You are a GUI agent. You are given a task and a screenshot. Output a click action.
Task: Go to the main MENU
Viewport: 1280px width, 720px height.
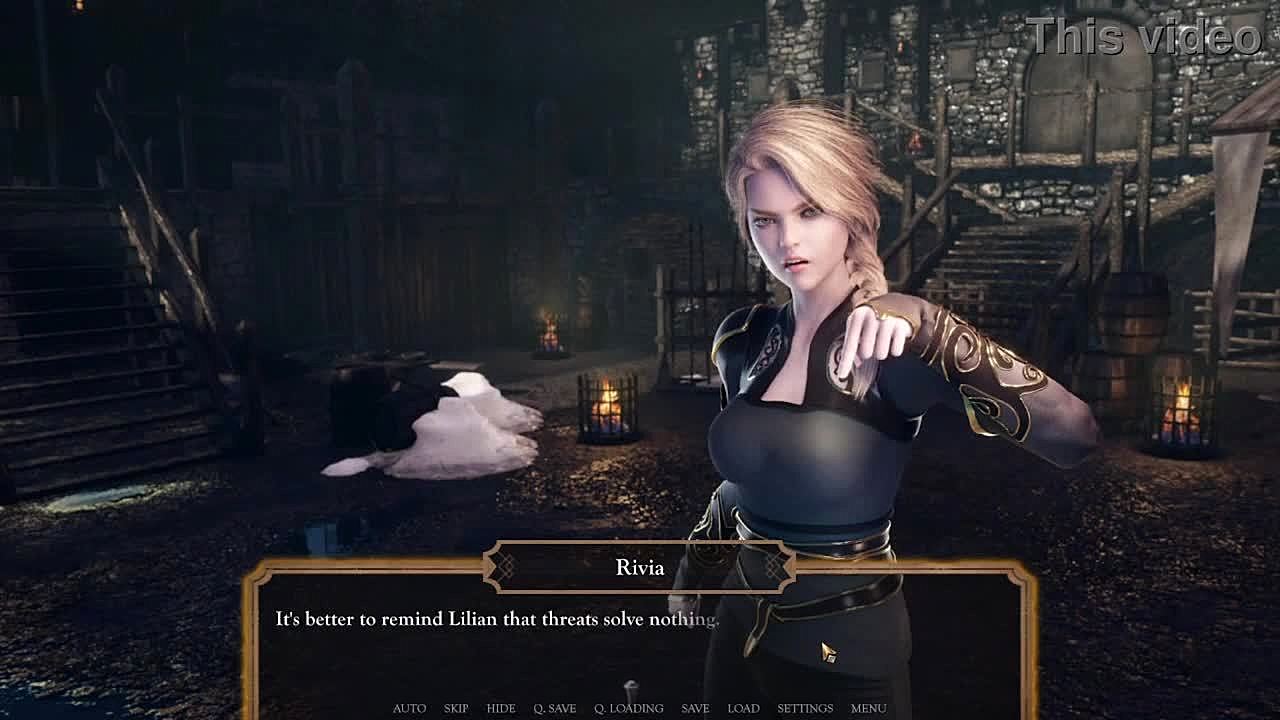tap(868, 708)
